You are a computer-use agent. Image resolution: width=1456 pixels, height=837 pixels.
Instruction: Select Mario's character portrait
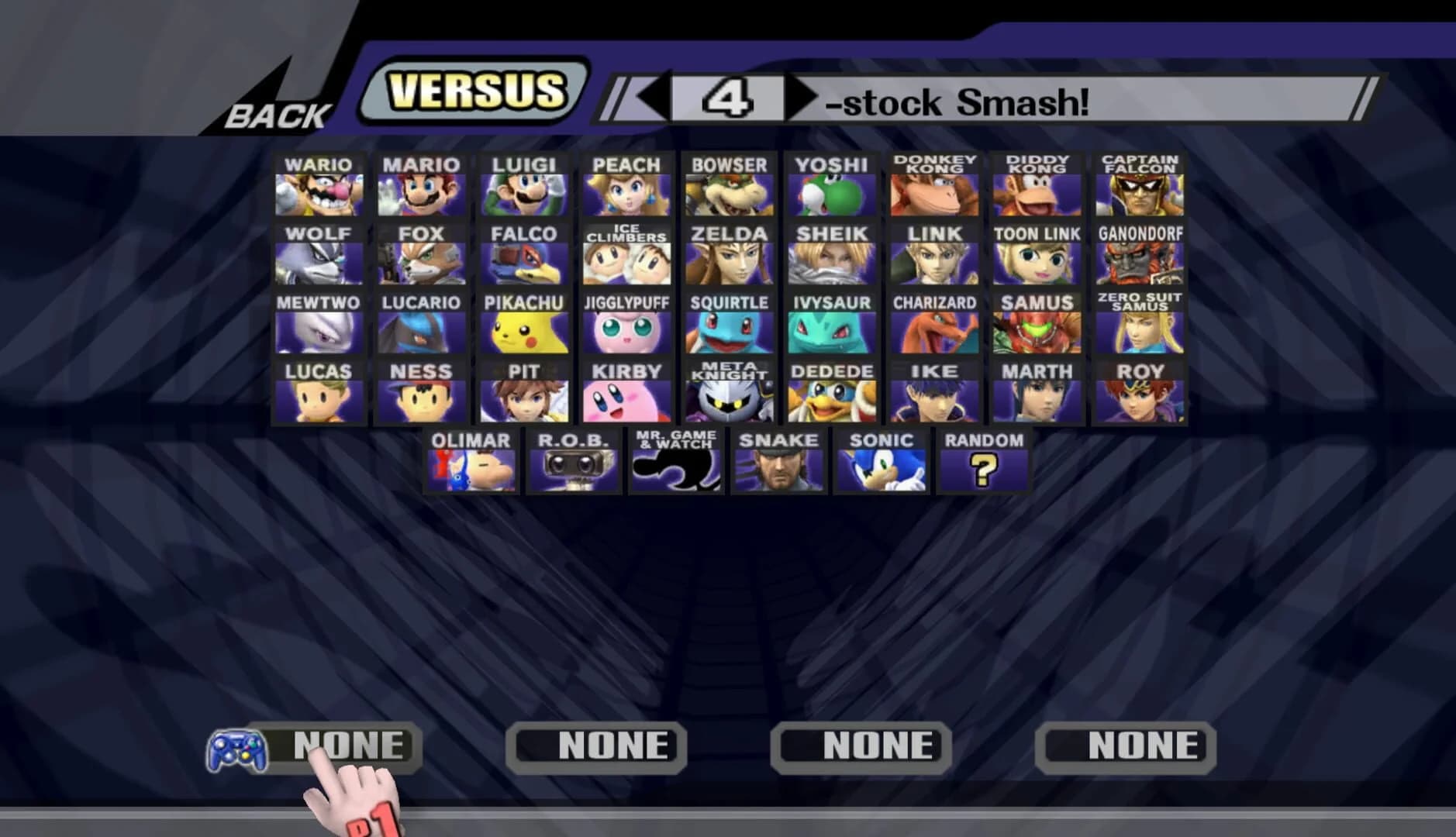pyautogui.click(x=423, y=188)
